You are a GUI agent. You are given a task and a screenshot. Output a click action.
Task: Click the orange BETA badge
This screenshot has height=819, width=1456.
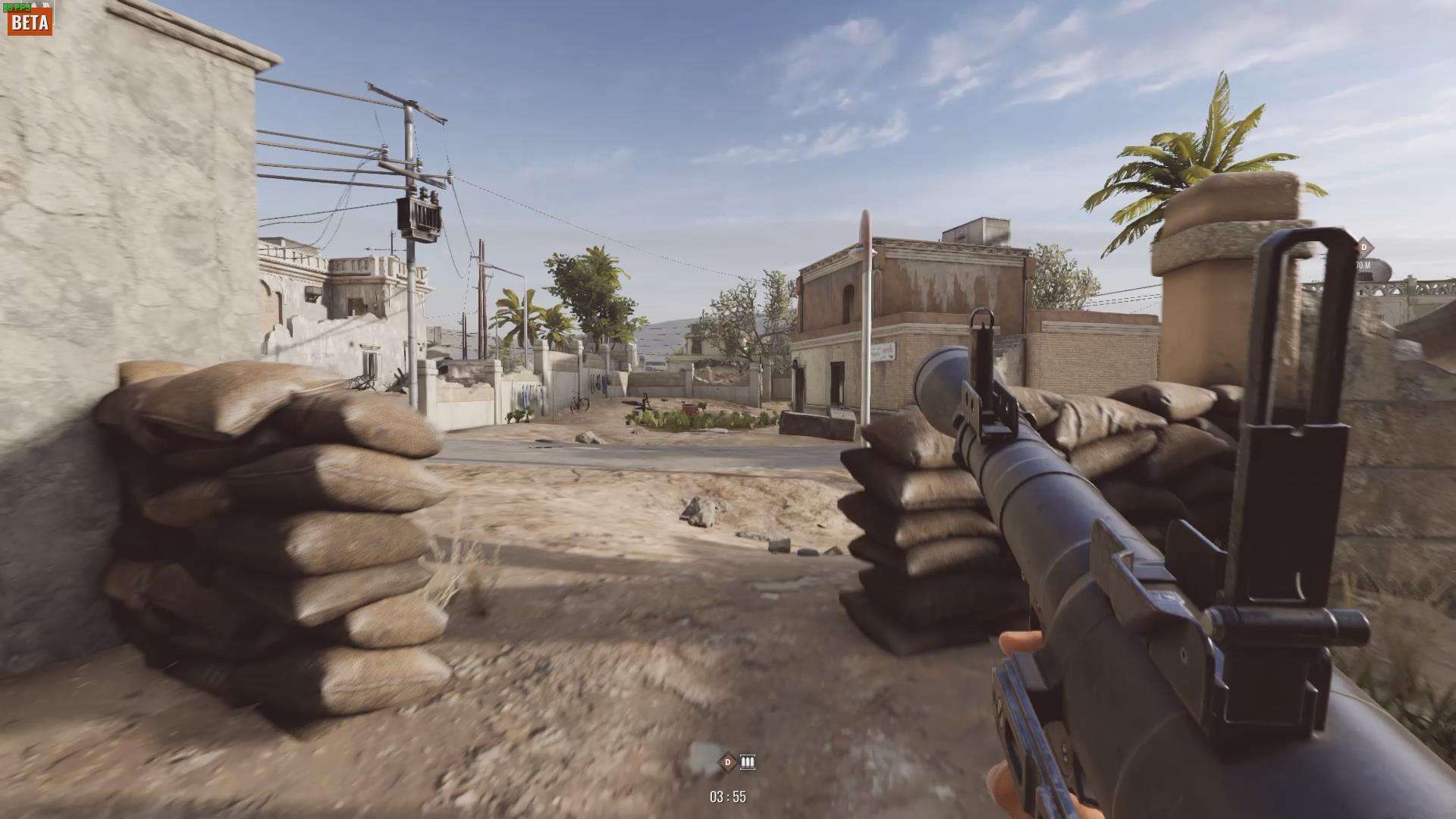[x=30, y=22]
